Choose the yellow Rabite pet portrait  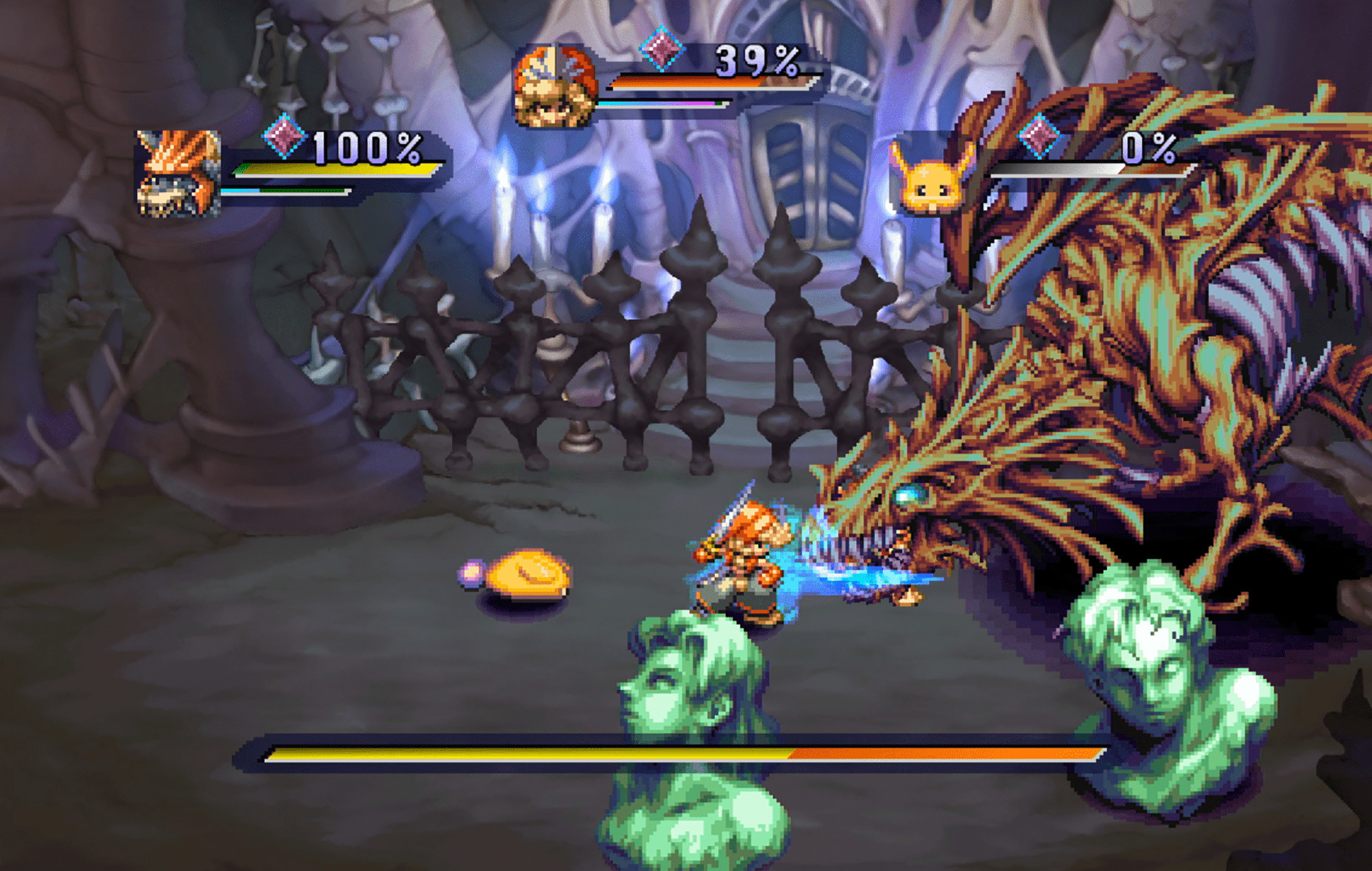click(x=932, y=180)
